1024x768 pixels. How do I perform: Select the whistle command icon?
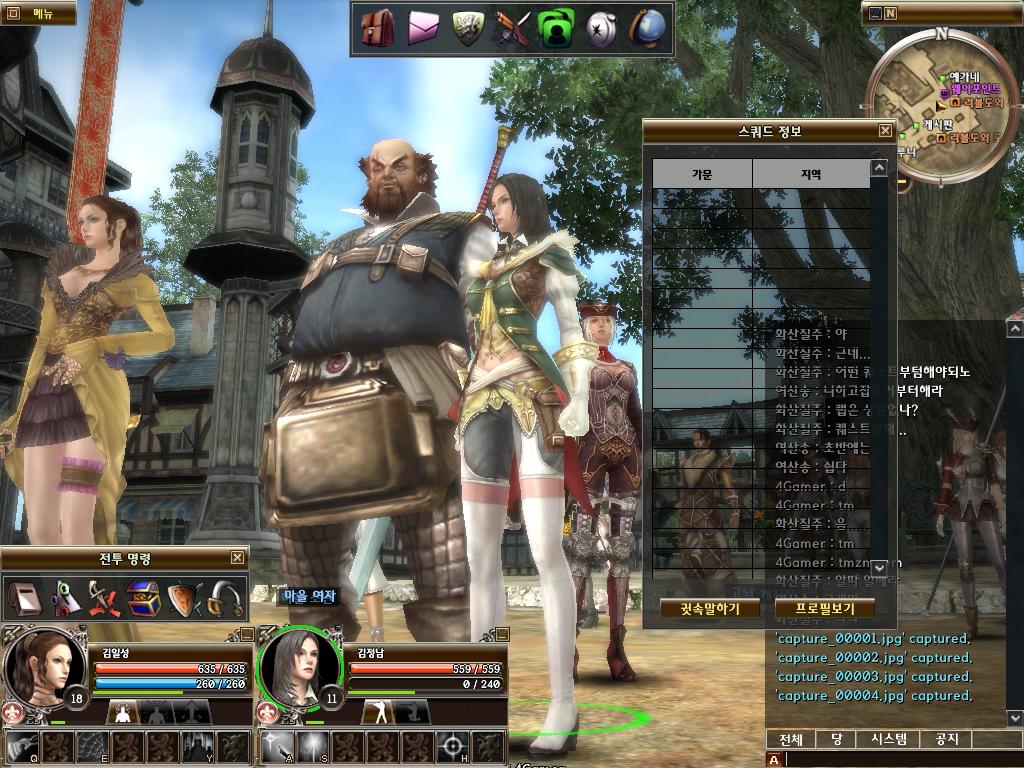[x=226, y=599]
